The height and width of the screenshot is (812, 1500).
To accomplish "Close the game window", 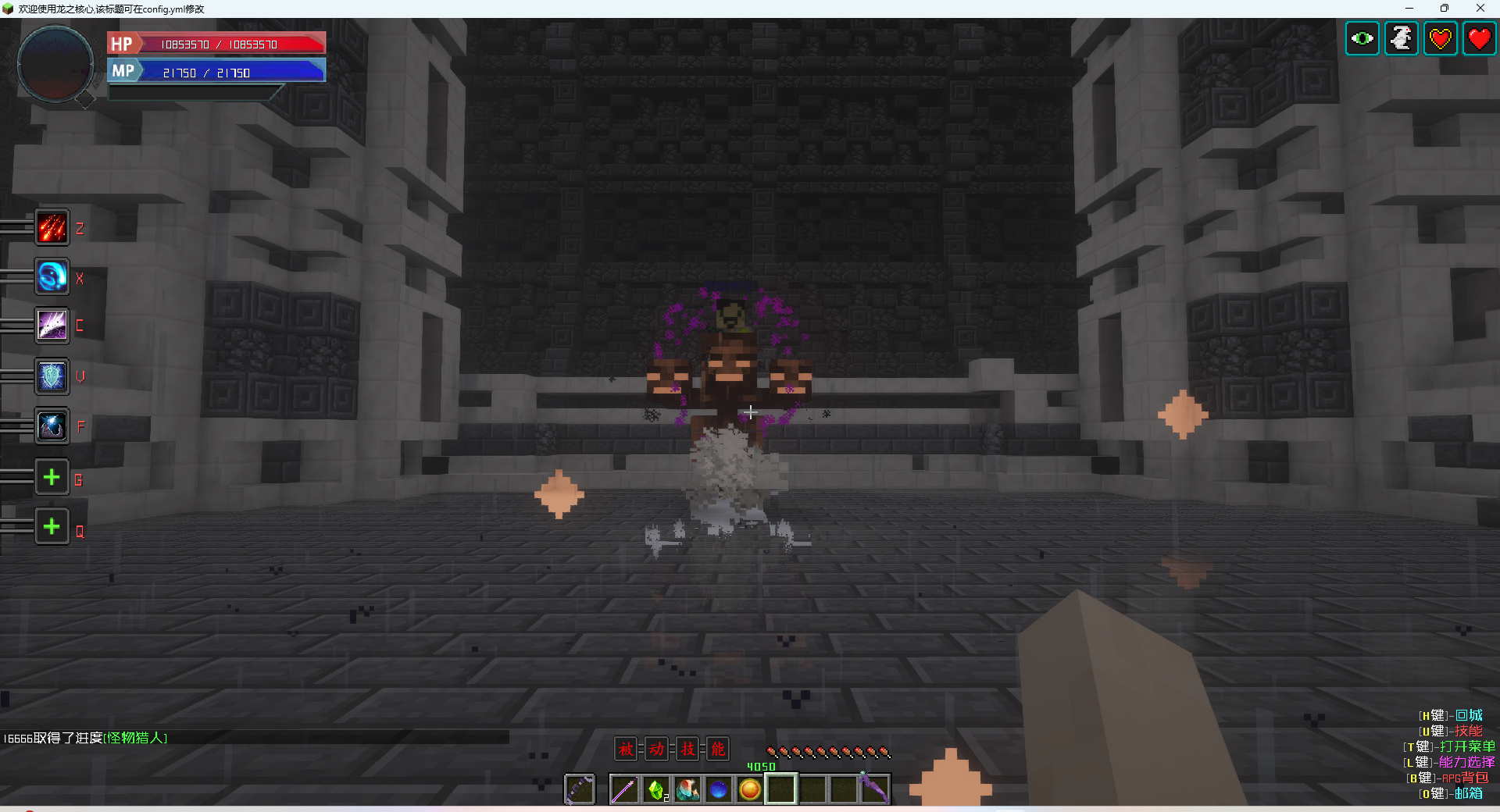I will pos(1480,9).
